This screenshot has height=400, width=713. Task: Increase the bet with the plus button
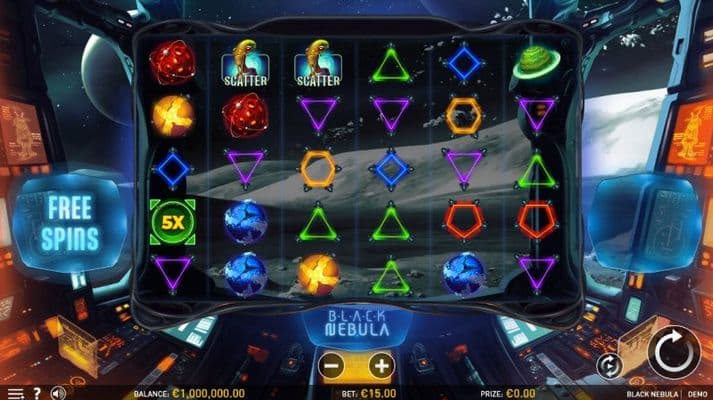click(x=381, y=366)
